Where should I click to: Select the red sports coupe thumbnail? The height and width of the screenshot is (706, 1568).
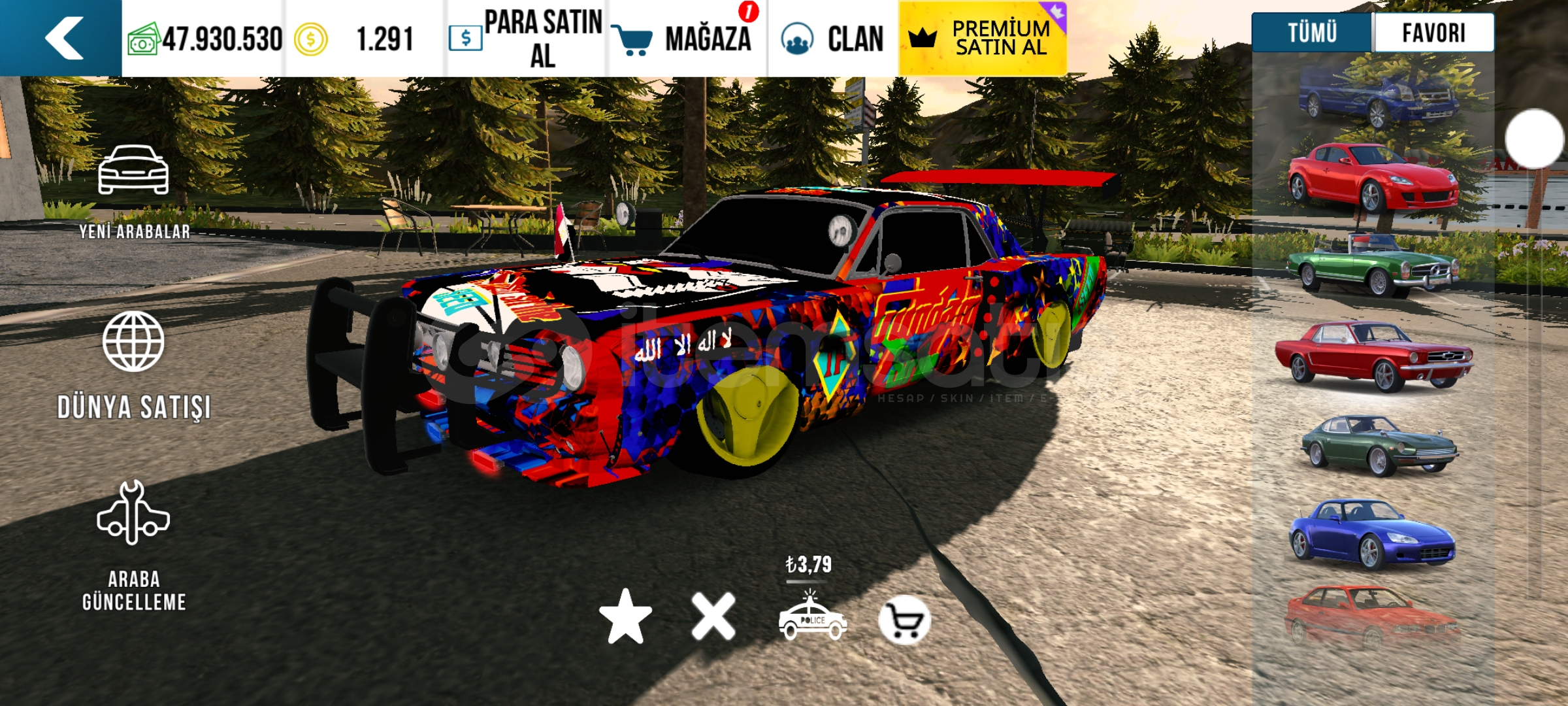point(1373,178)
